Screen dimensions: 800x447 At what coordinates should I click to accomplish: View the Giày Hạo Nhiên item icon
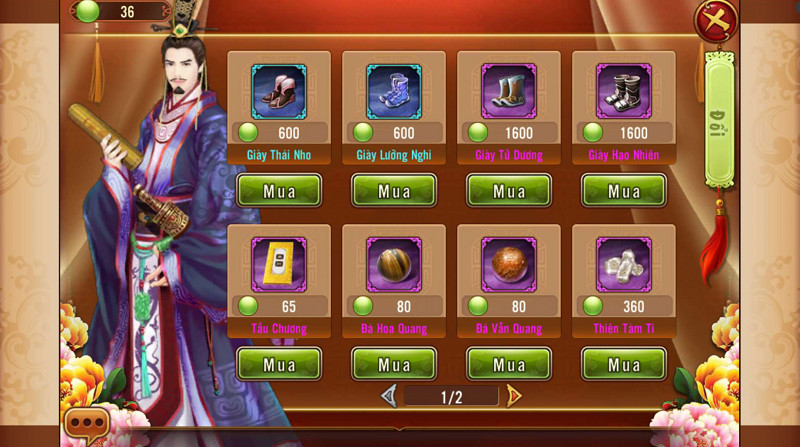[624, 91]
